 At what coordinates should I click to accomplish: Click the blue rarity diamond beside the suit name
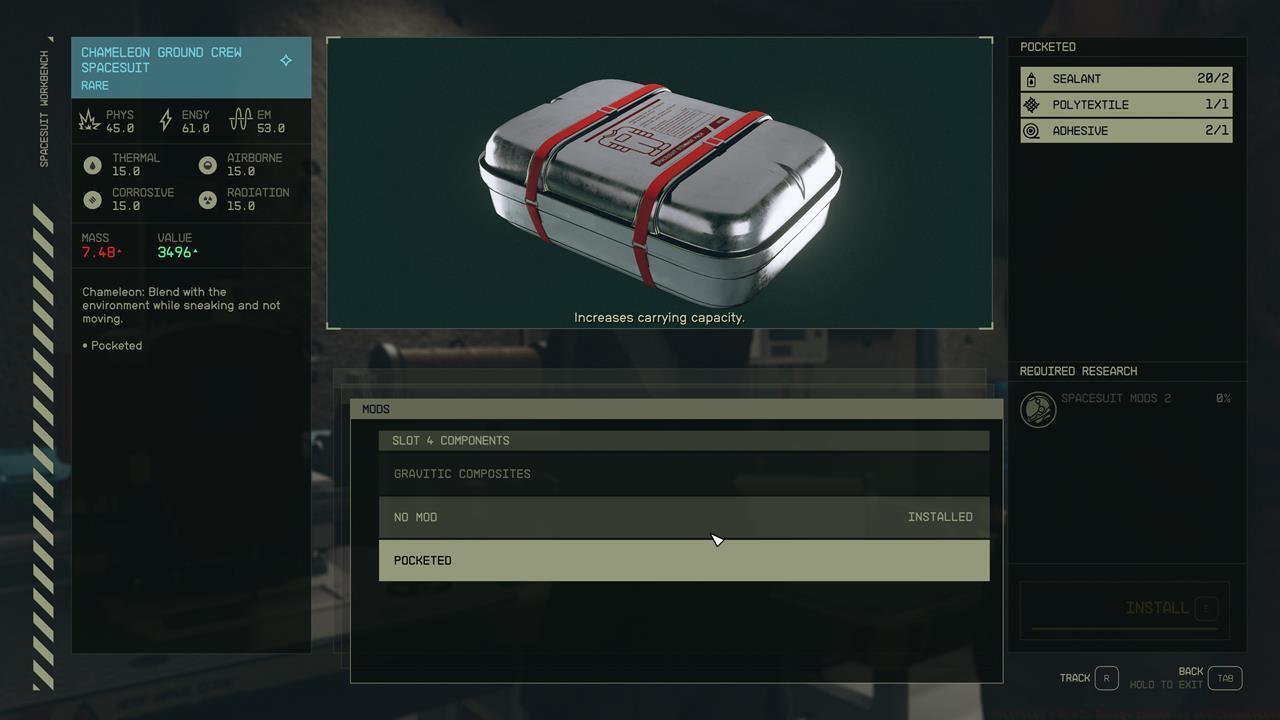pos(285,60)
